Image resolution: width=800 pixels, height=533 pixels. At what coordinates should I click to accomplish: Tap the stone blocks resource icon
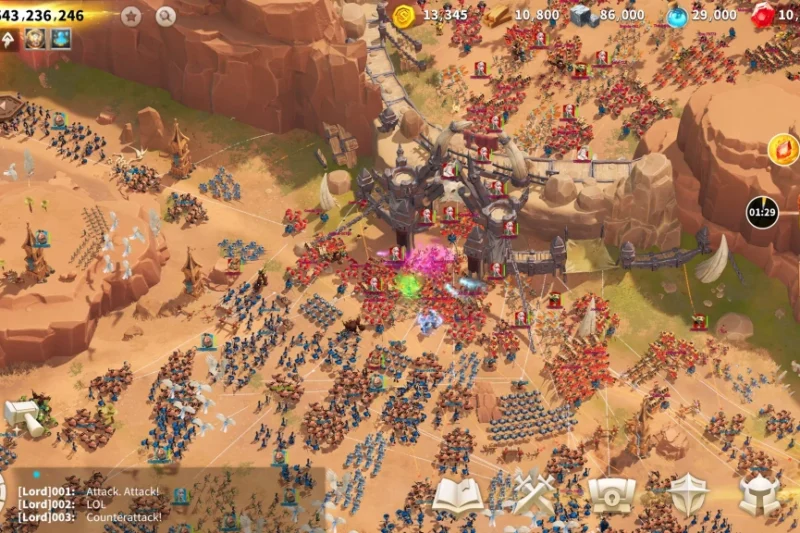(581, 15)
